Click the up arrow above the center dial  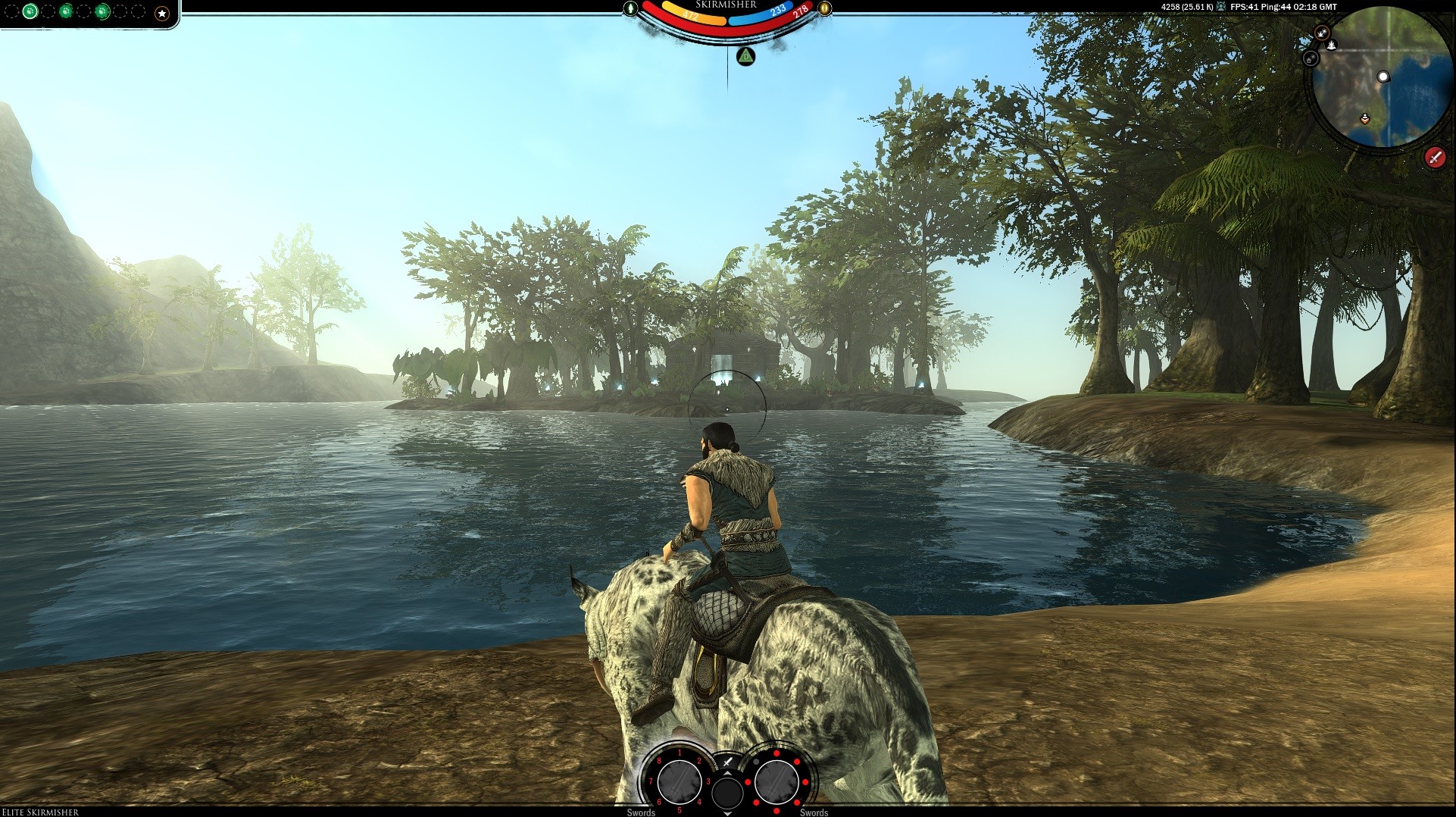[728, 773]
